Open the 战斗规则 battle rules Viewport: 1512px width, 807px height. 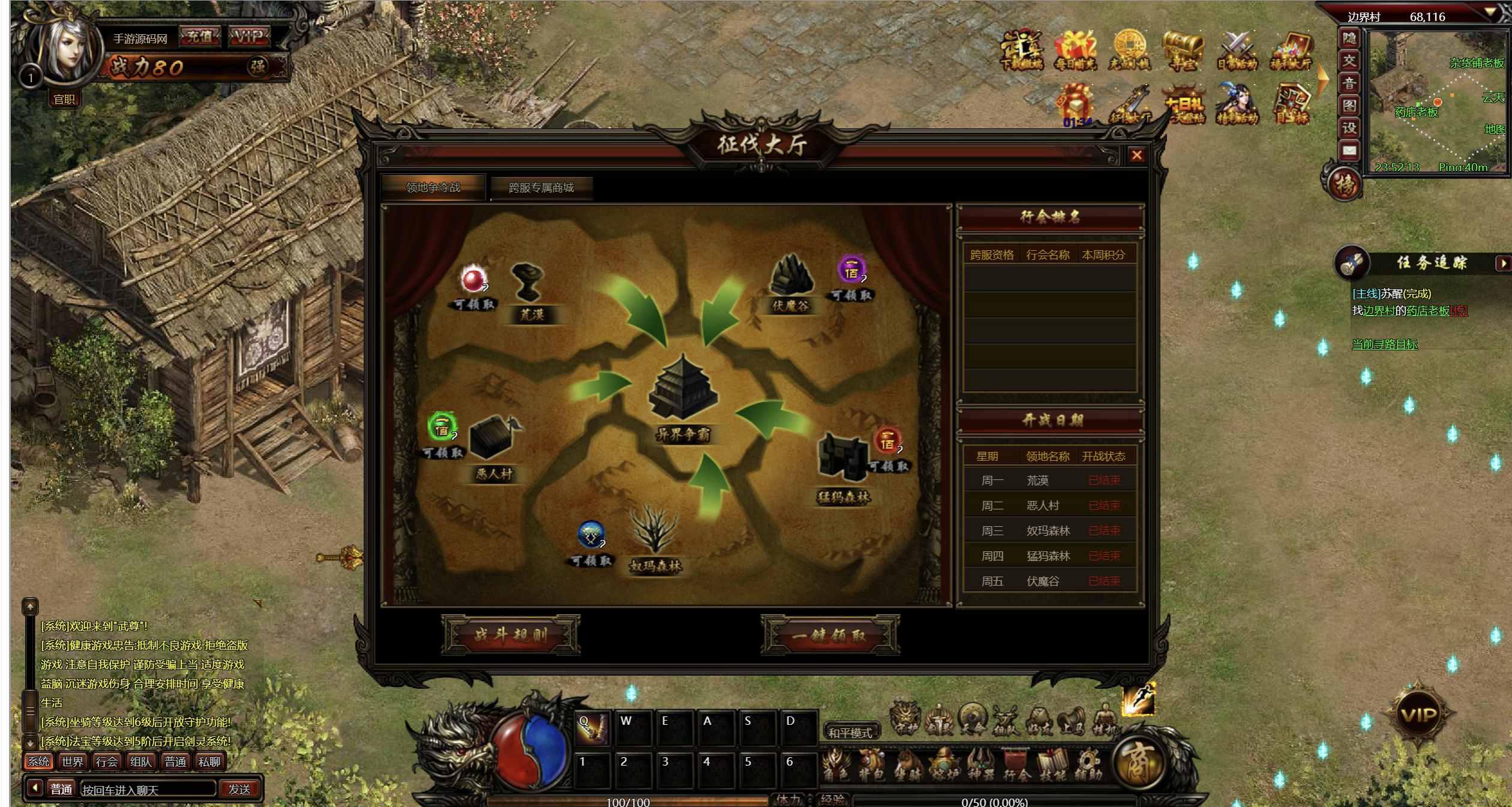(x=511, y=635)
